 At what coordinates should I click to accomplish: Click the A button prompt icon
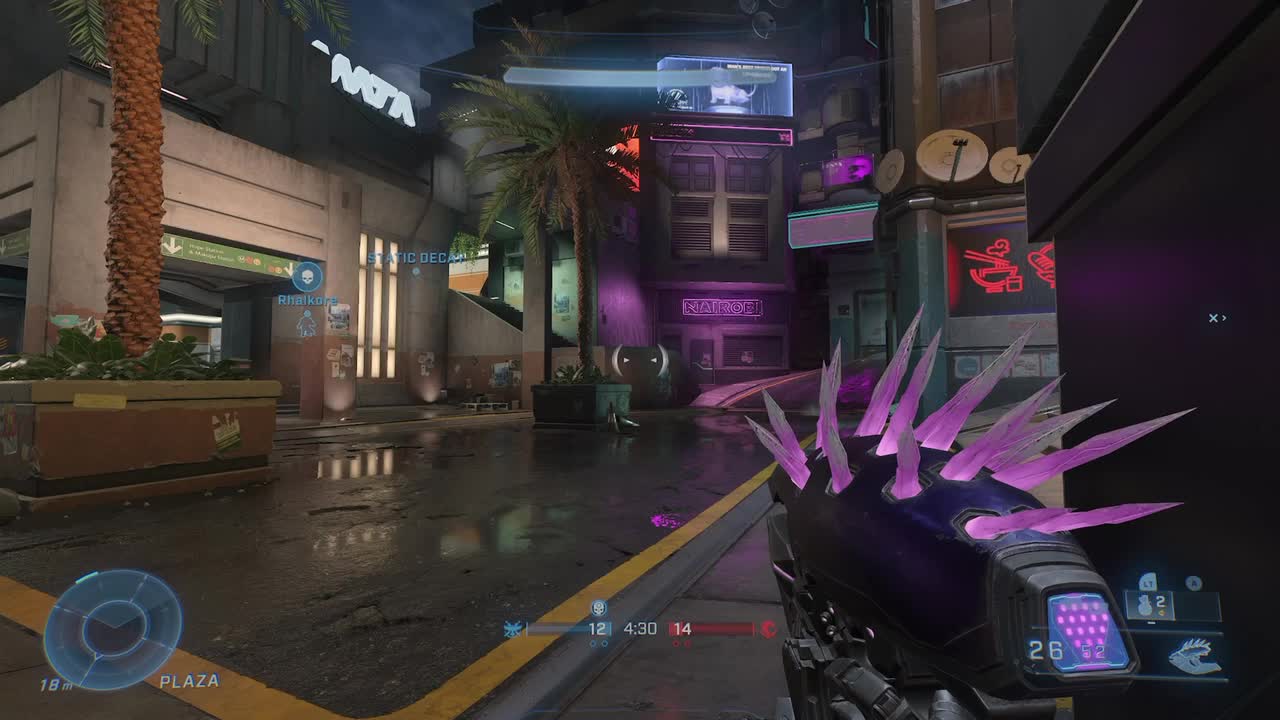coord(1193,583)
